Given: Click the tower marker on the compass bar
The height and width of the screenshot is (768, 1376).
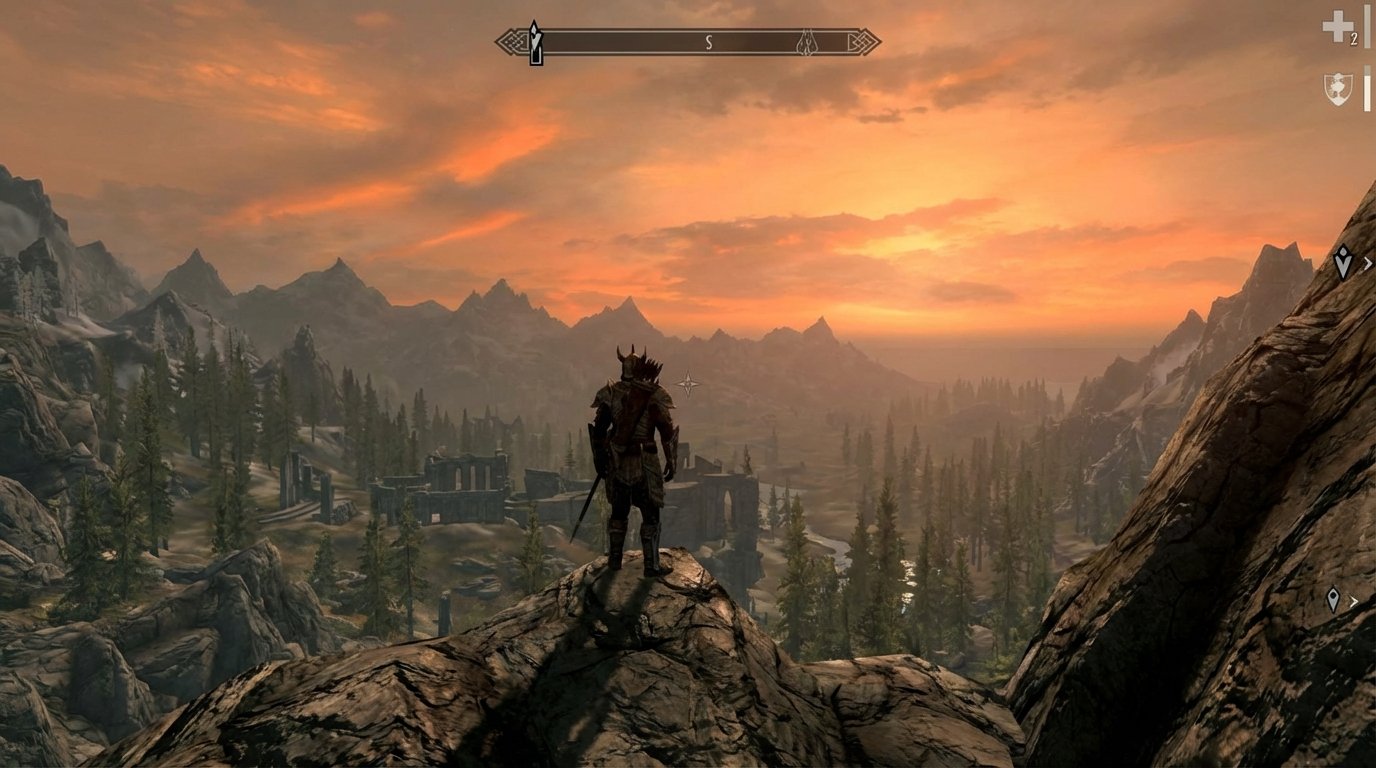Looking at the screenshot, I should click(535, 38).
